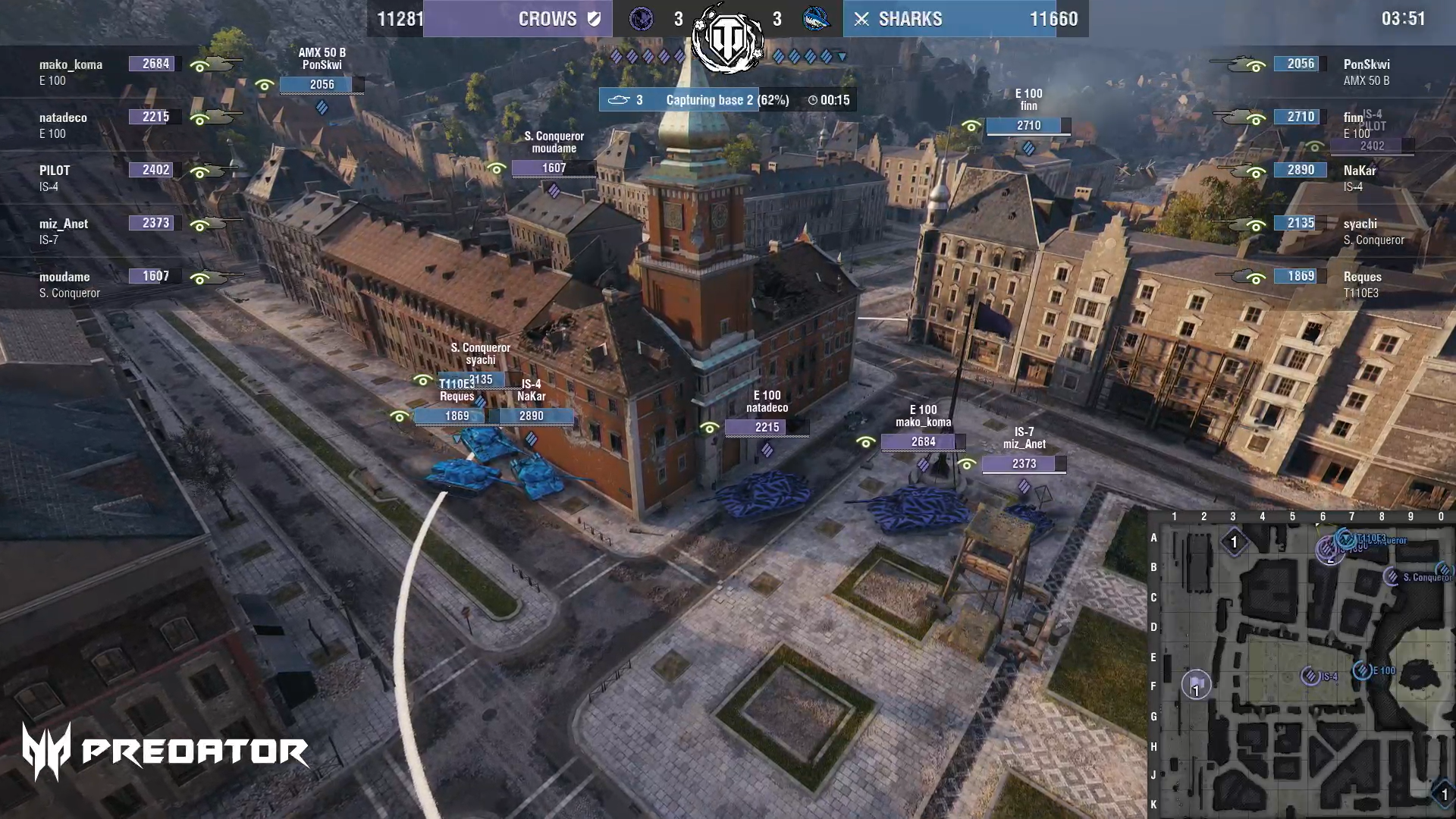
Task: Click the Crows team logo in the scoreboard
Action: click(x=642, y=19)
